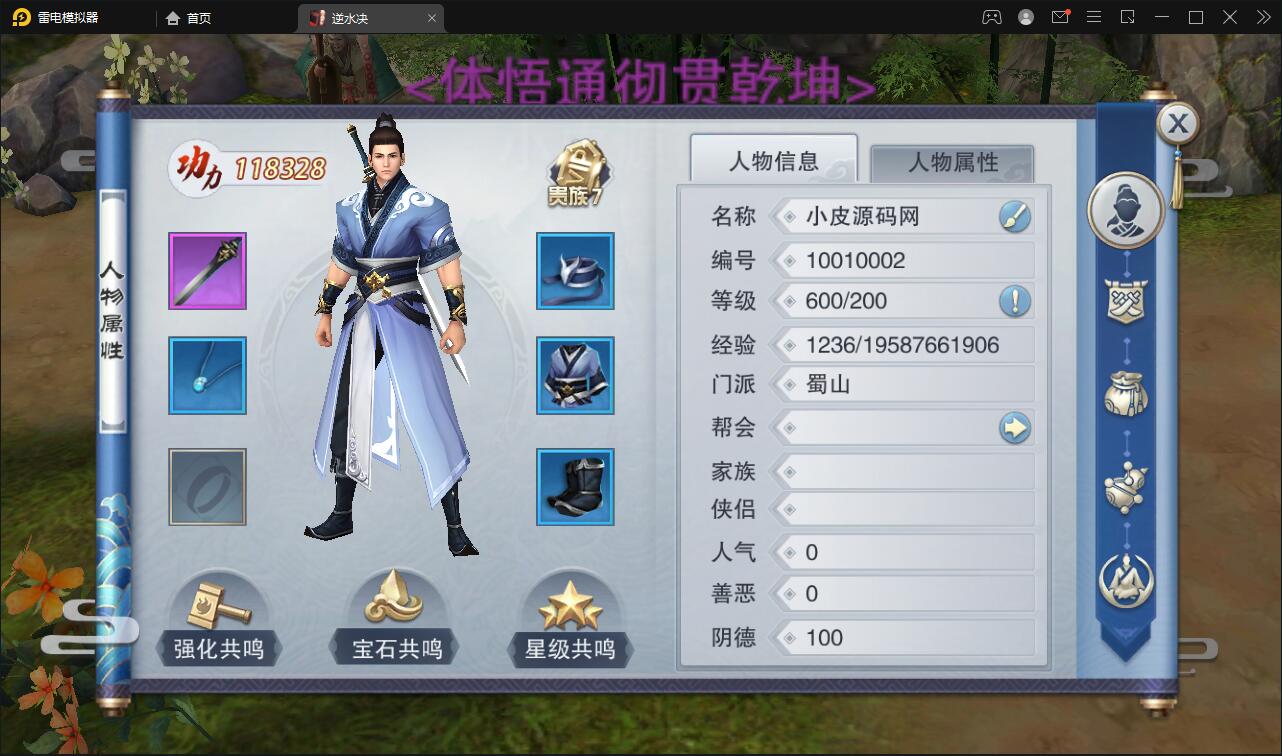Inspect the equipped boots slot

coord(575,486)
